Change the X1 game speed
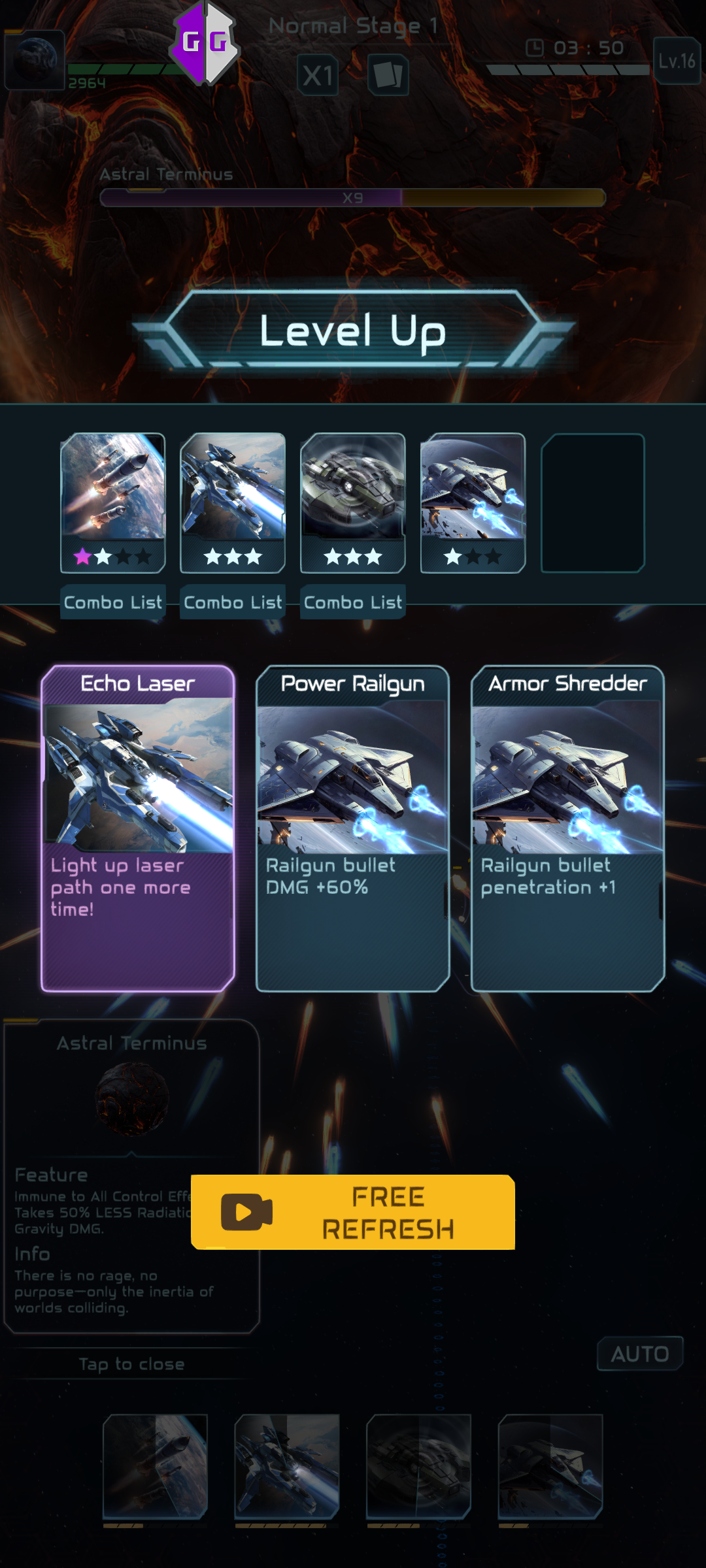The image size is (706, 1568). [318, 75]
